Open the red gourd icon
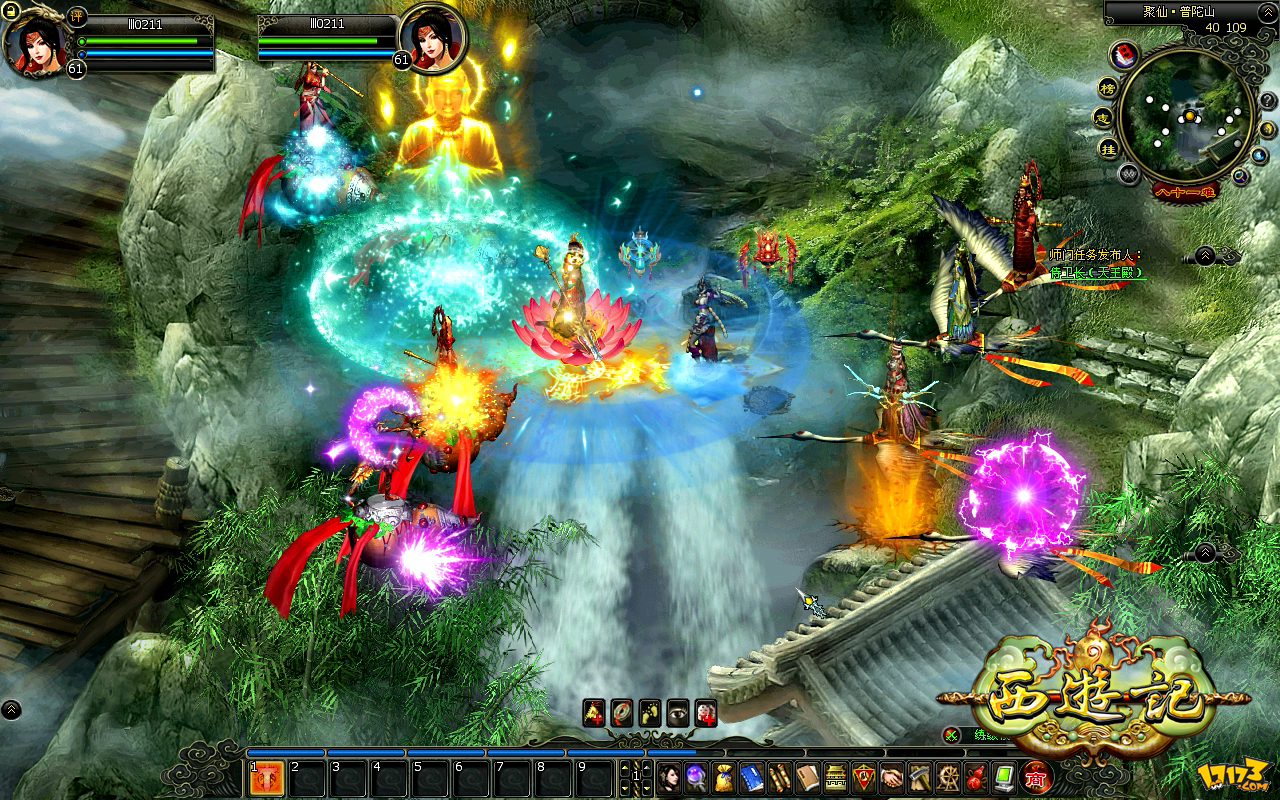This screenshot has height=800, width=1280. click(x=976, y=777)
